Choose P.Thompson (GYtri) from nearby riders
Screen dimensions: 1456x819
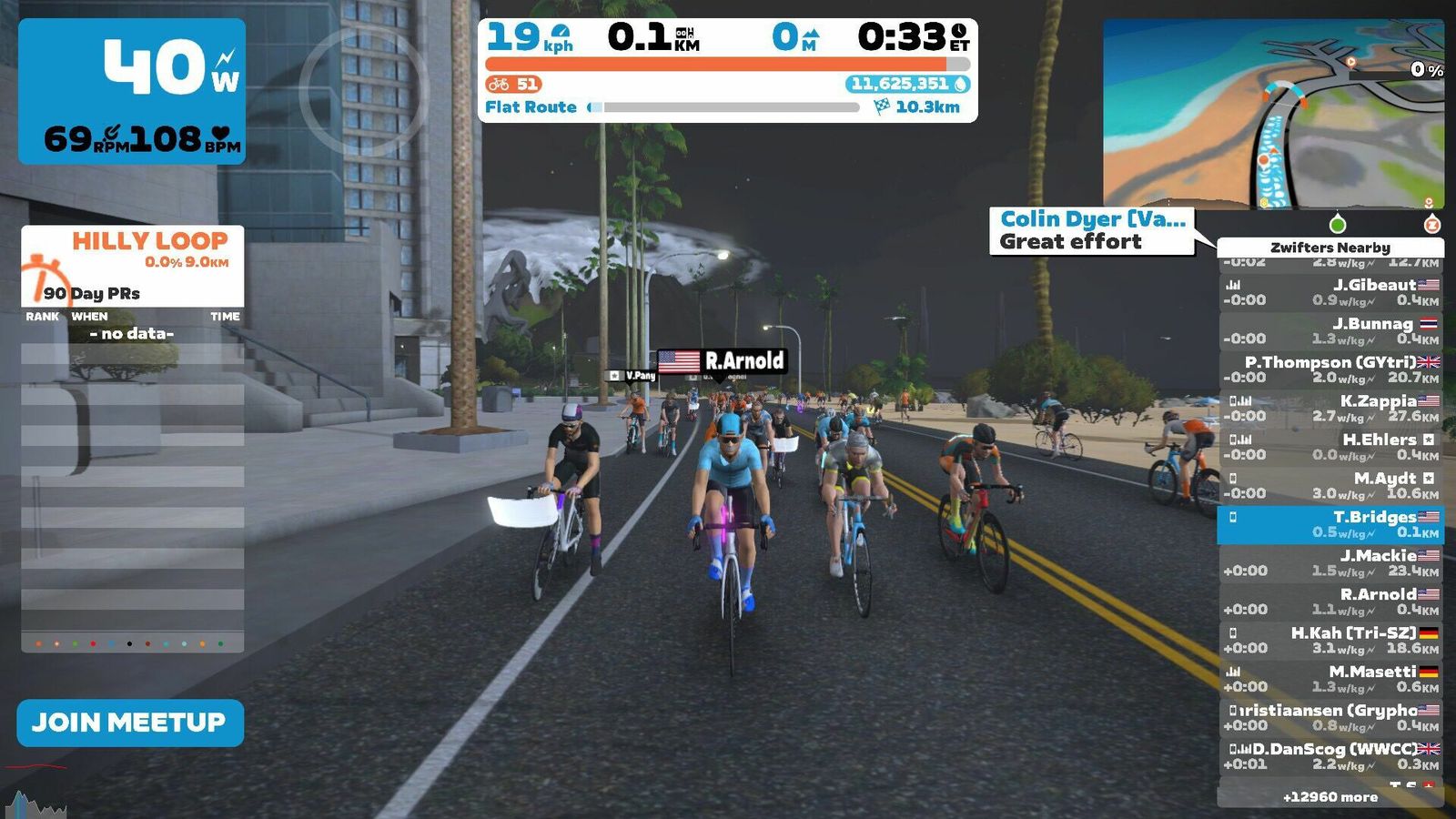tap(1330, 369)
